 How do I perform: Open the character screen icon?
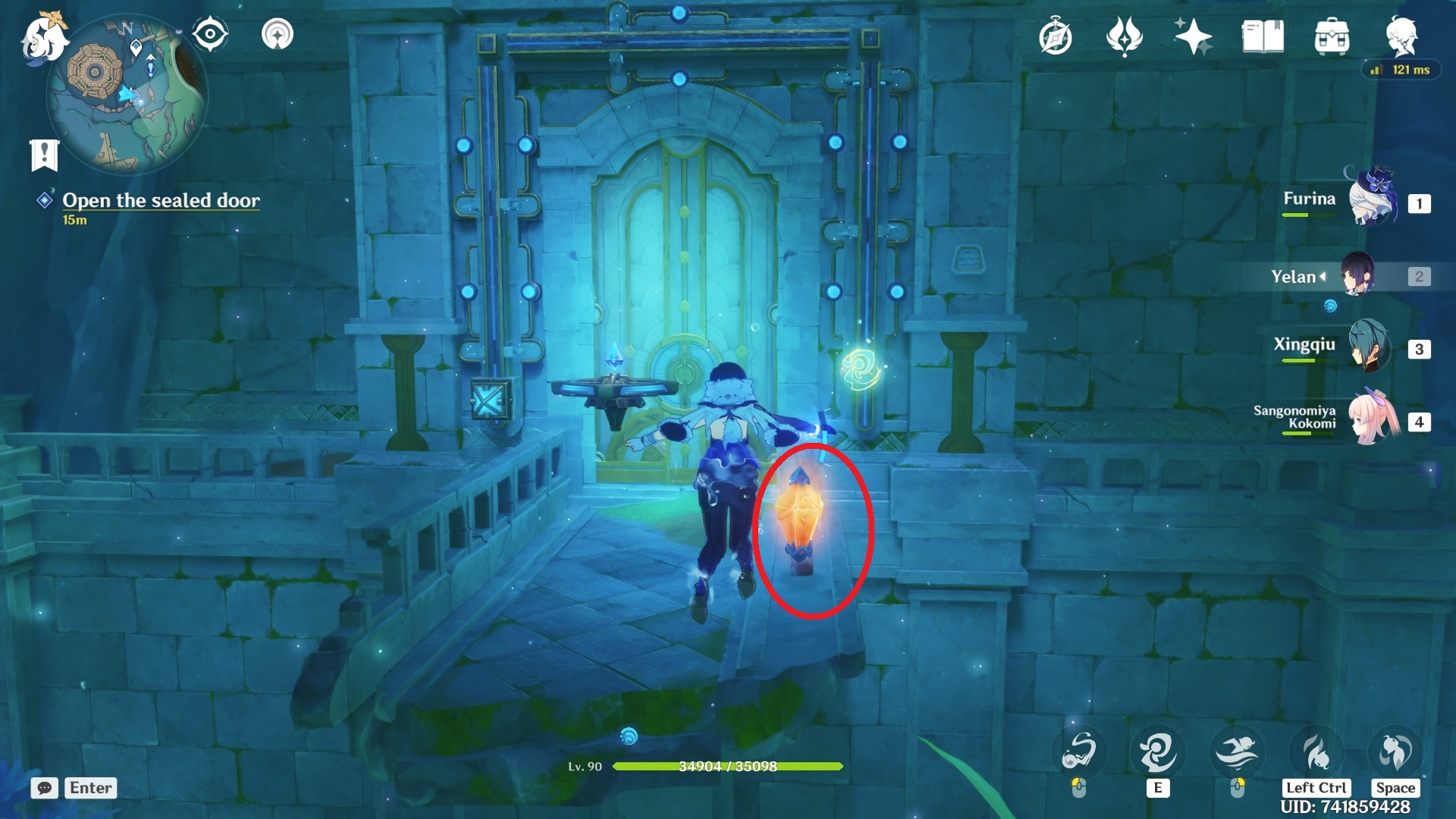coord(1401,35)
